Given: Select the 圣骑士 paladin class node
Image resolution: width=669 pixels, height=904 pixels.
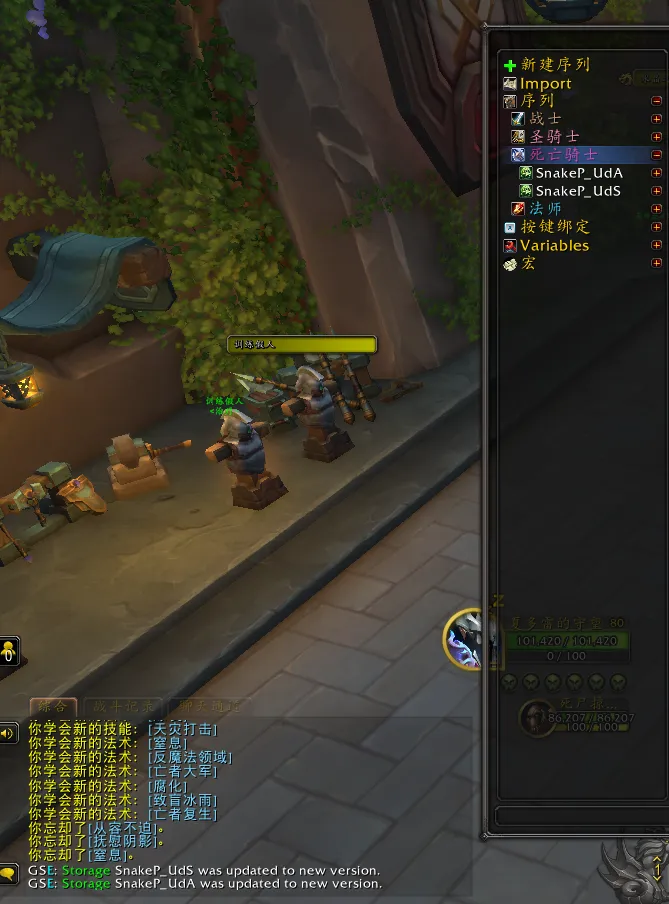Looking at the screenshot, I should pyautogui.click(x=554, y=136).
